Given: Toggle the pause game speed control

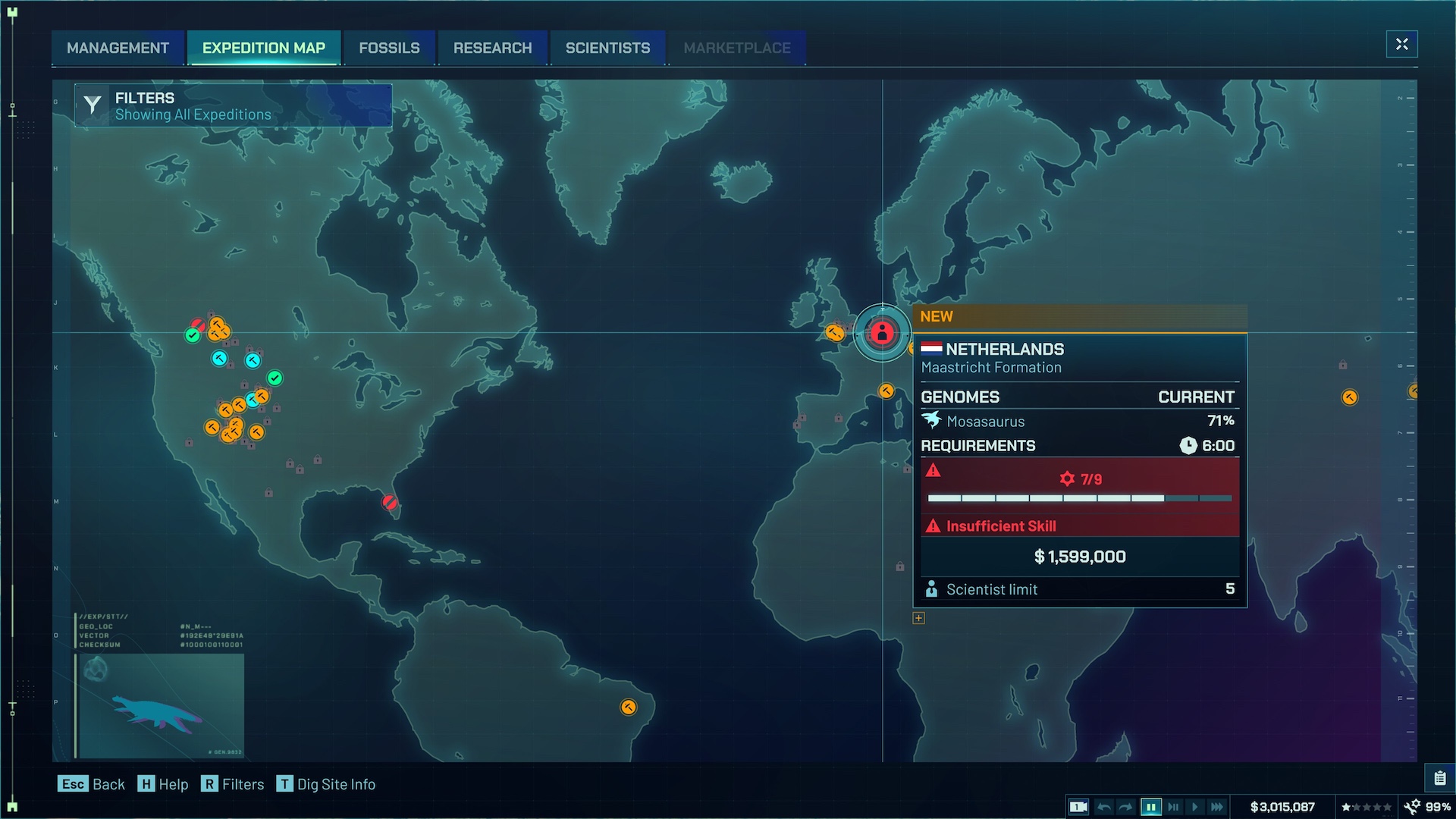Looking at the screenshot, I should (1151, 807).
